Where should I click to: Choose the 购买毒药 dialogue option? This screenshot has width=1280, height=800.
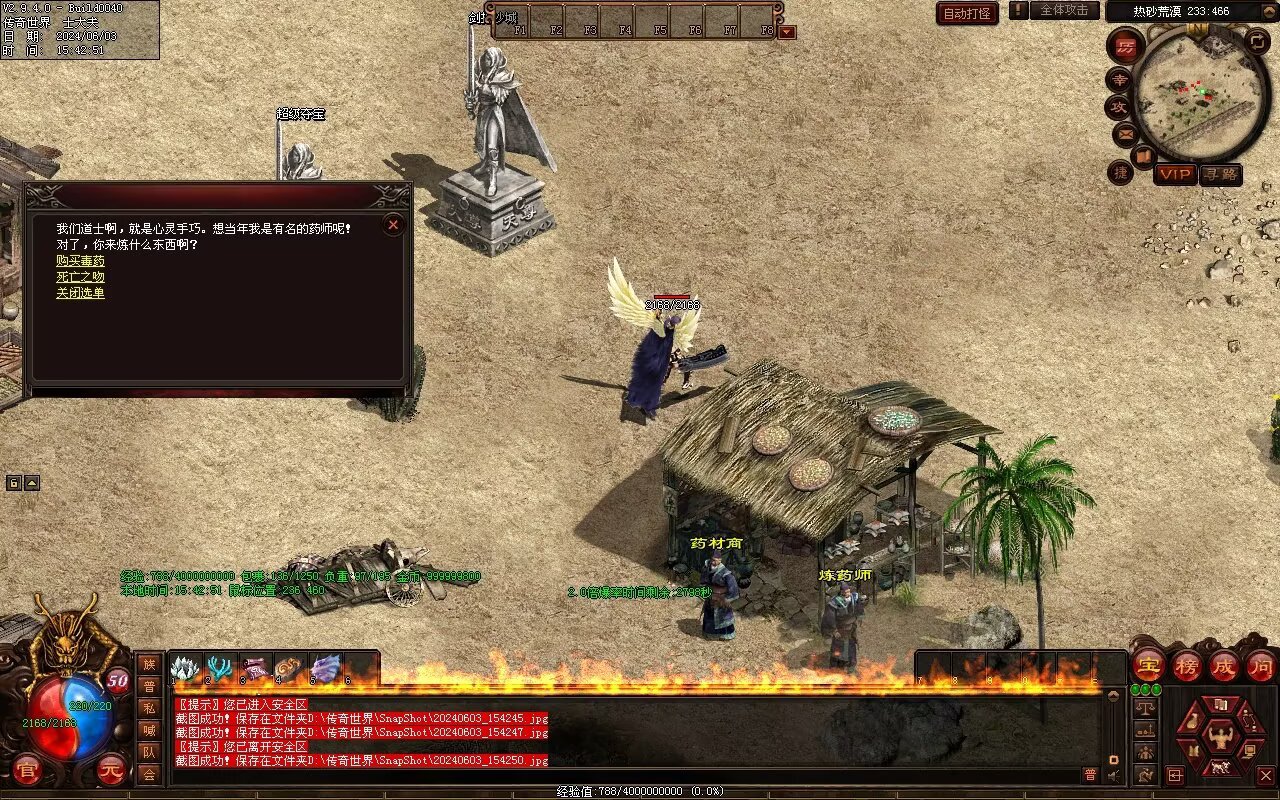(80, 261)
